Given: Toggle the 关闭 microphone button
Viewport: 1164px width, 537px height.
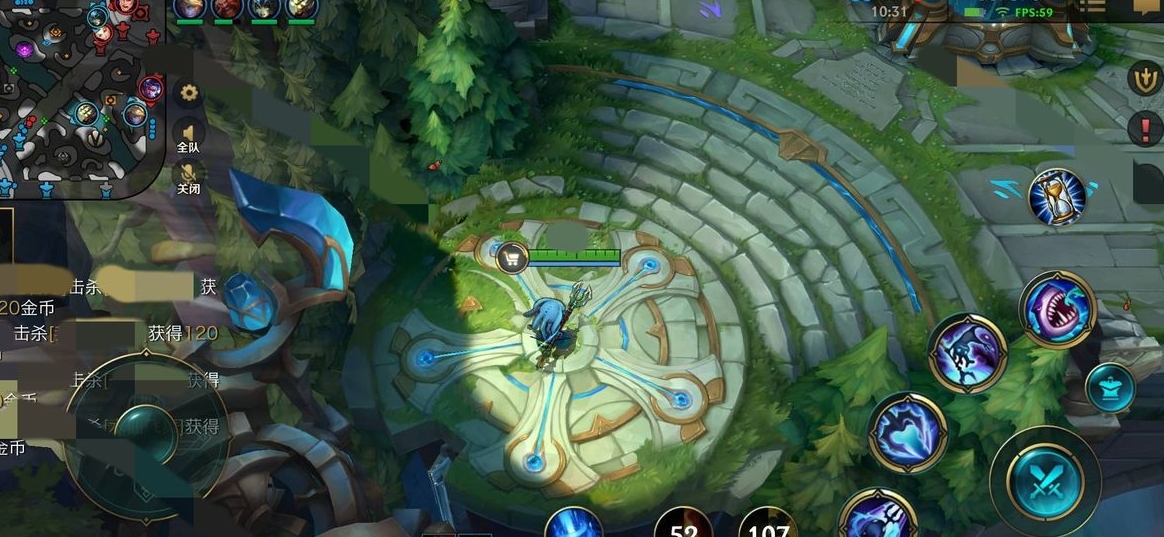Looking at the screenshot, I should click(x=188, y=180).
